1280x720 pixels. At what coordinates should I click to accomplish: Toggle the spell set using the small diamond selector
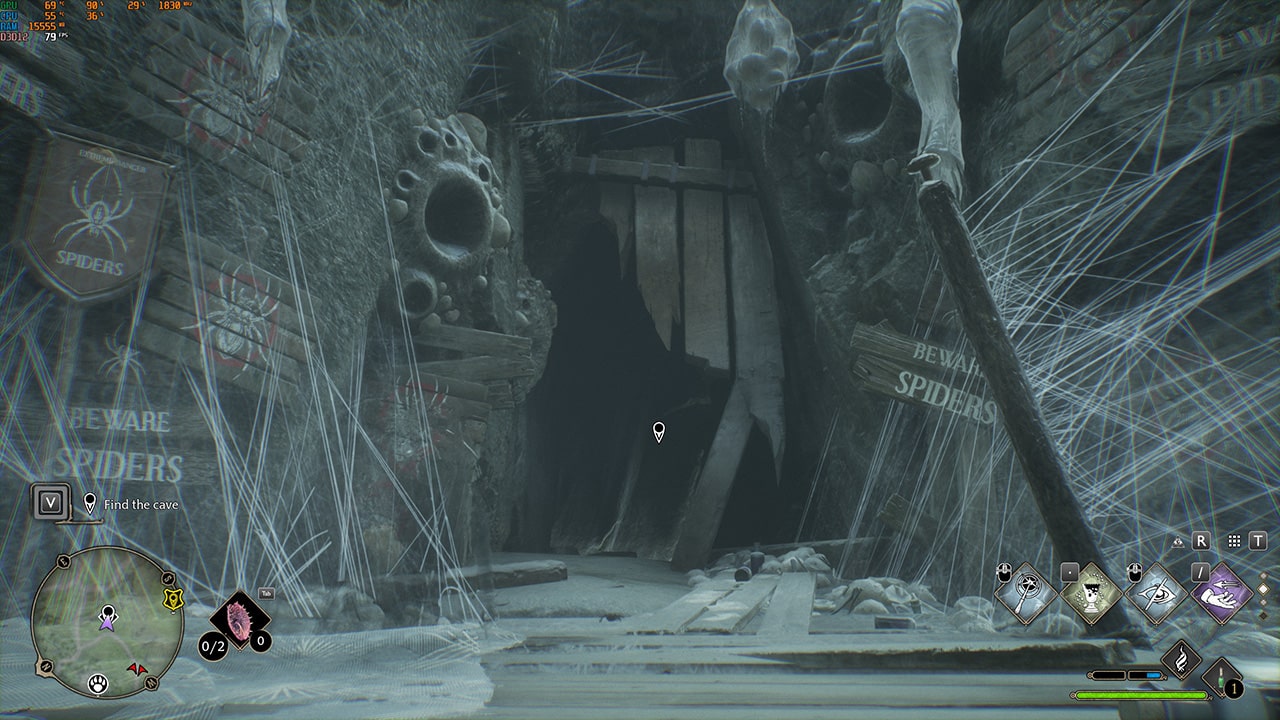[x=1262, y=588]
